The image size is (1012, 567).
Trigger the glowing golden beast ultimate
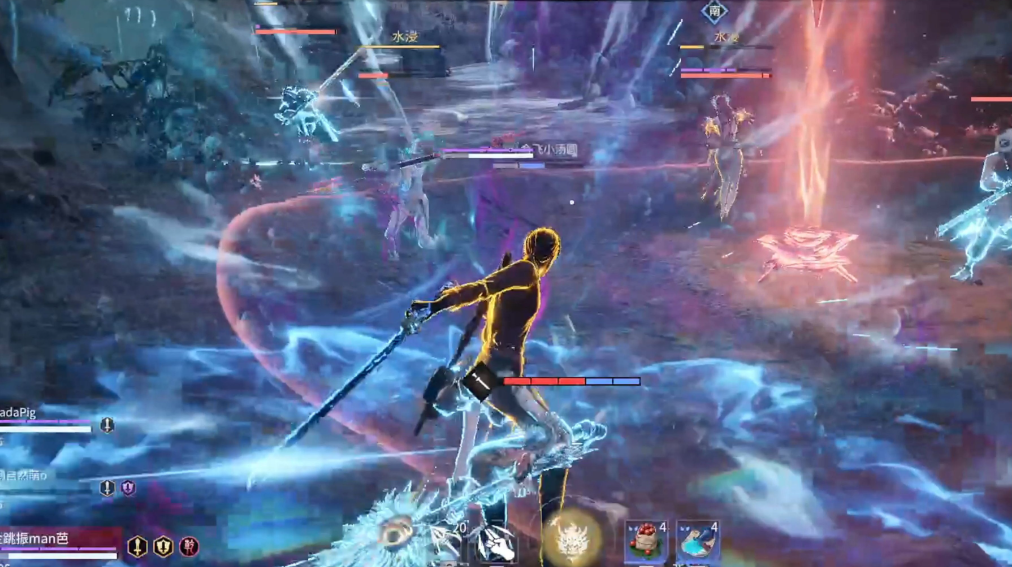click(x=572, y=539)
